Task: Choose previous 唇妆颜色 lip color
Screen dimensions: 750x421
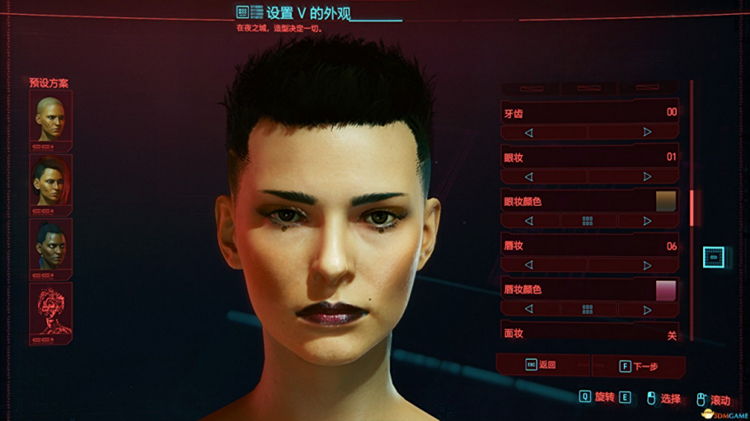Action: pos(529,309)
